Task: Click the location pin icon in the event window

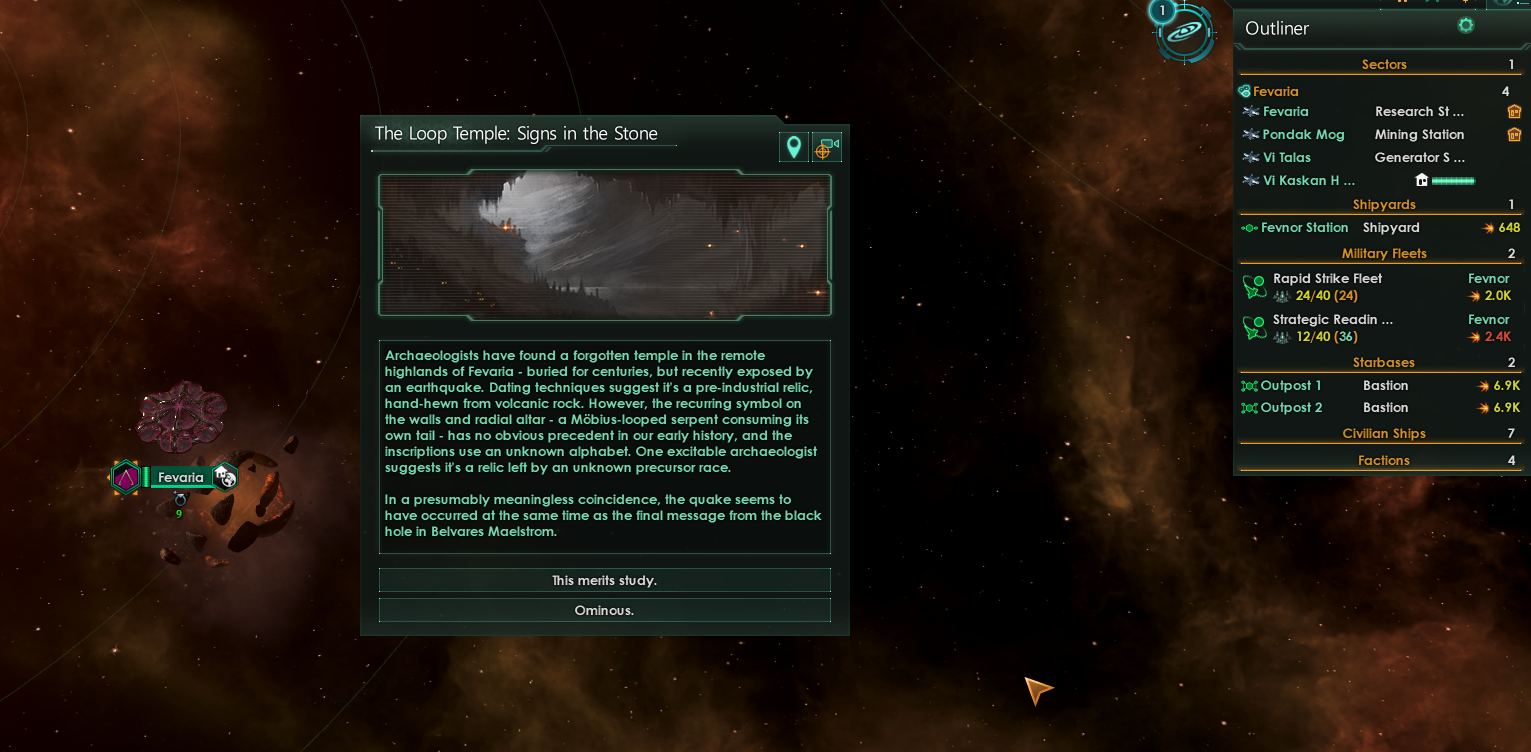Action: pyautogui.click(x=793, y=146)
